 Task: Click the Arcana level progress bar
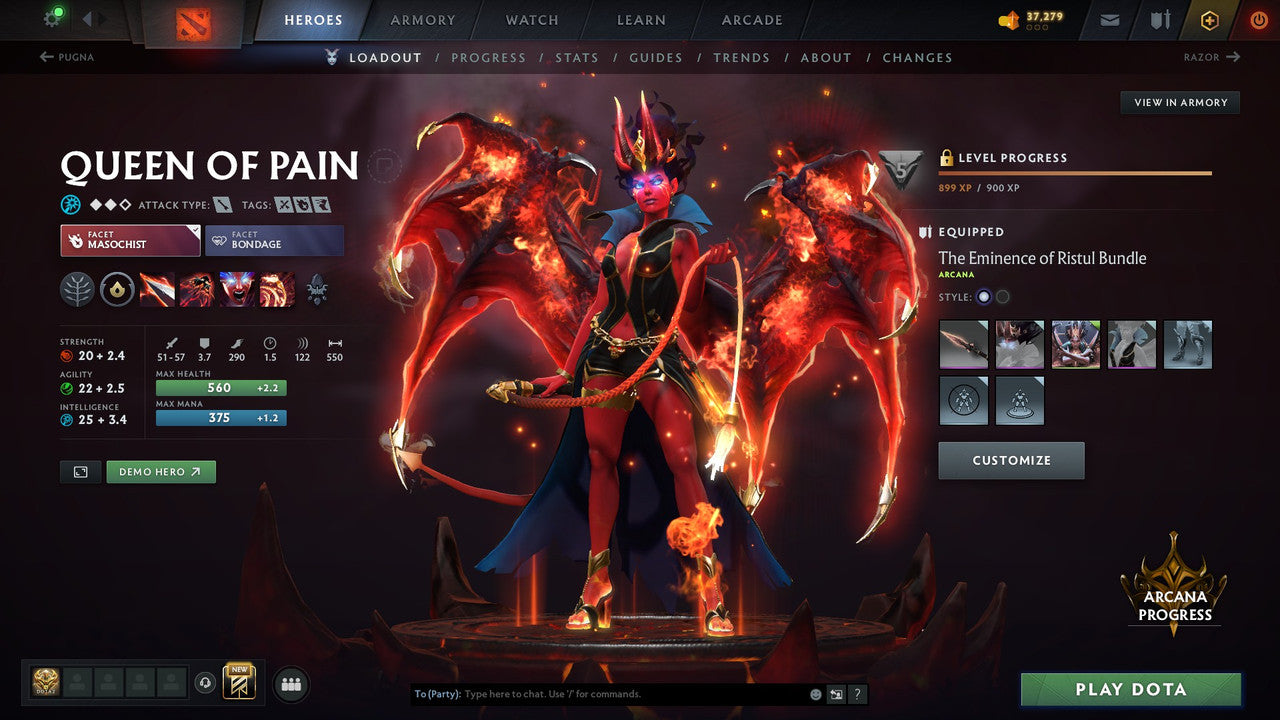click(1075, 173)
